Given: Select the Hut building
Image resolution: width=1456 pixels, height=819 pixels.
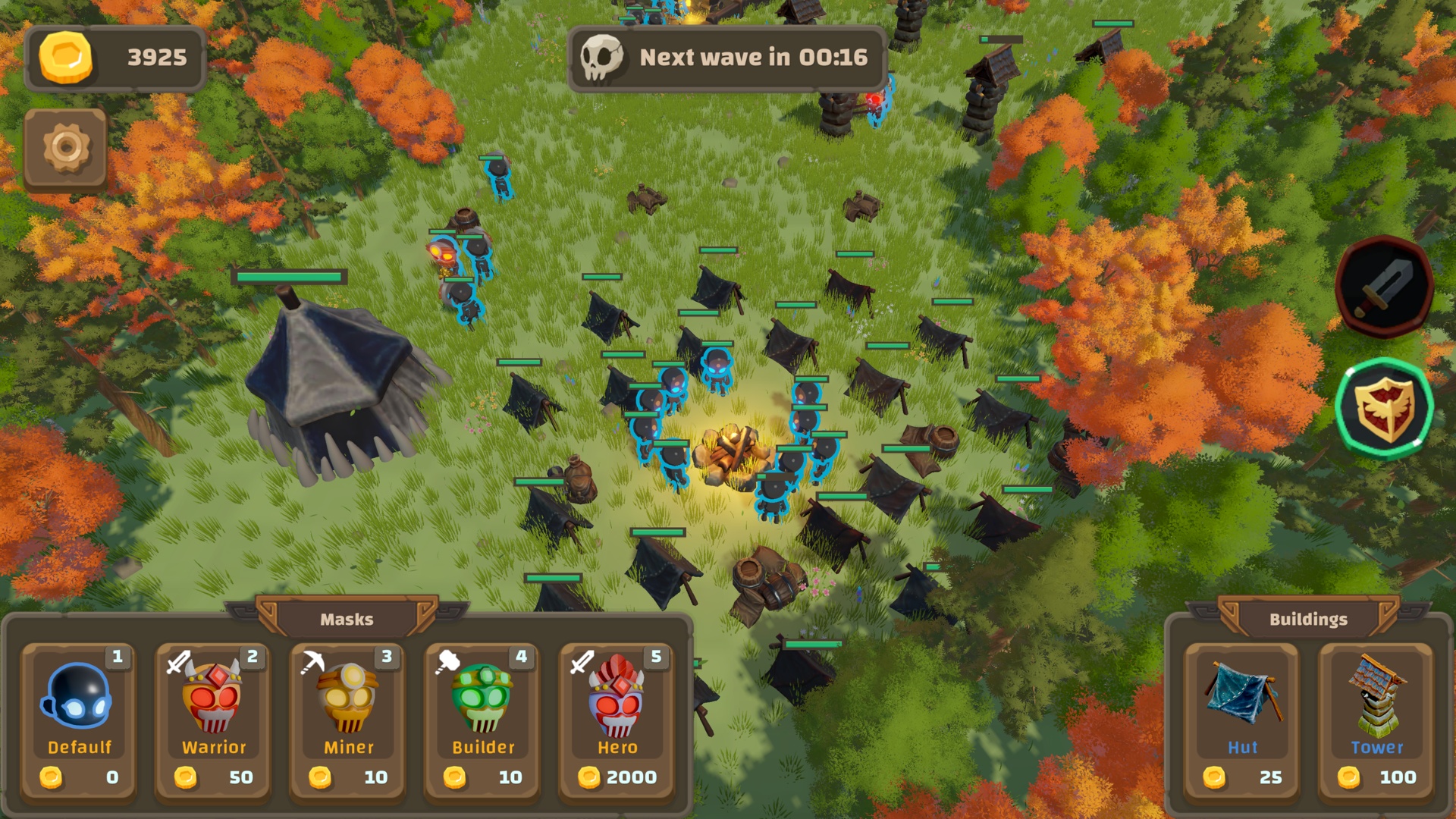Looking at the screenshot, I should (x=1242, y=719).
